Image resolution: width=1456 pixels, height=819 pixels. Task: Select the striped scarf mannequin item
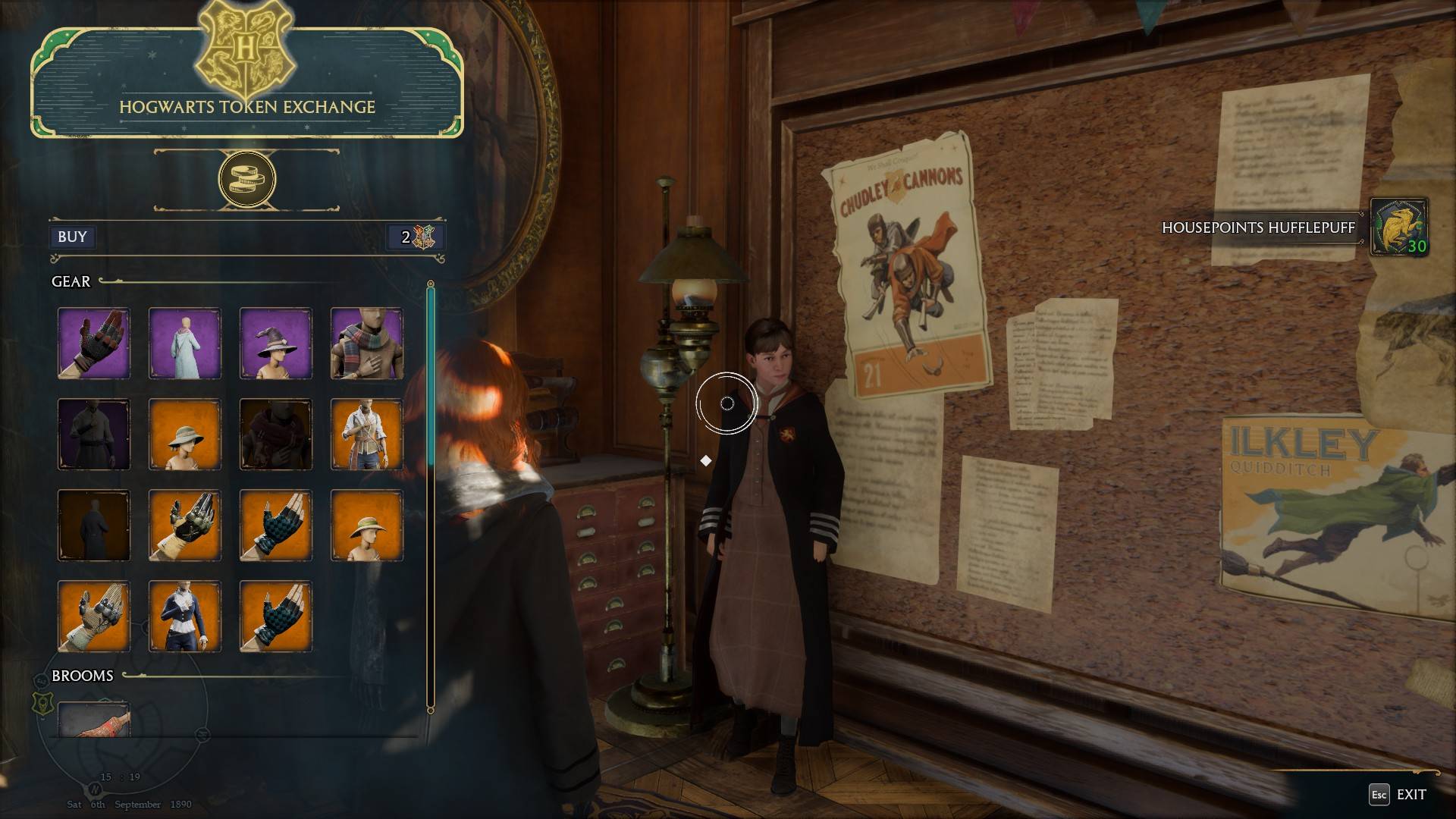[x=367, y=343]
